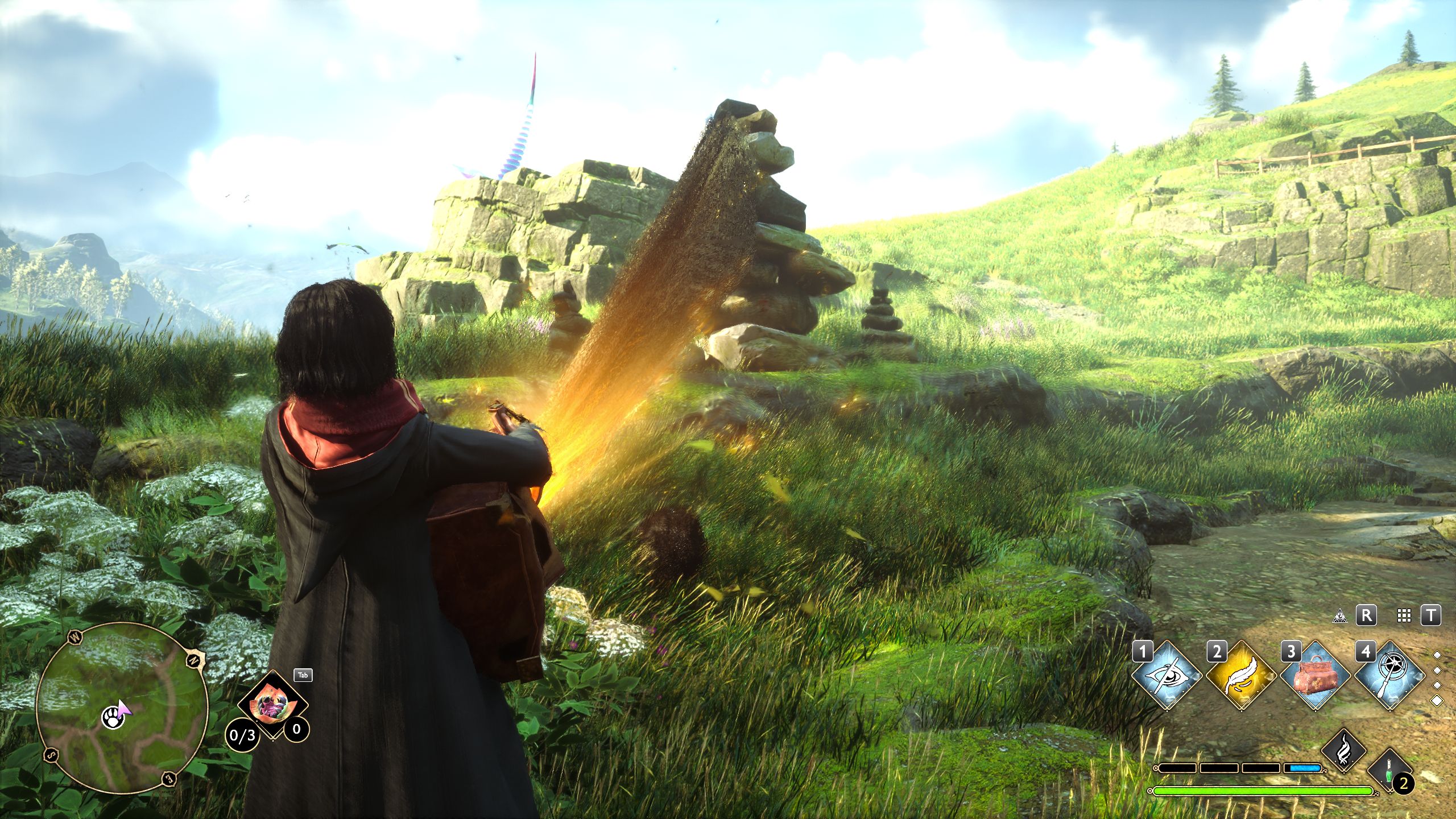The width and height of the screenshot is (1456, 819).
Task: Open the Nab-Sack in slot 3
Action: pos(1316,676)
